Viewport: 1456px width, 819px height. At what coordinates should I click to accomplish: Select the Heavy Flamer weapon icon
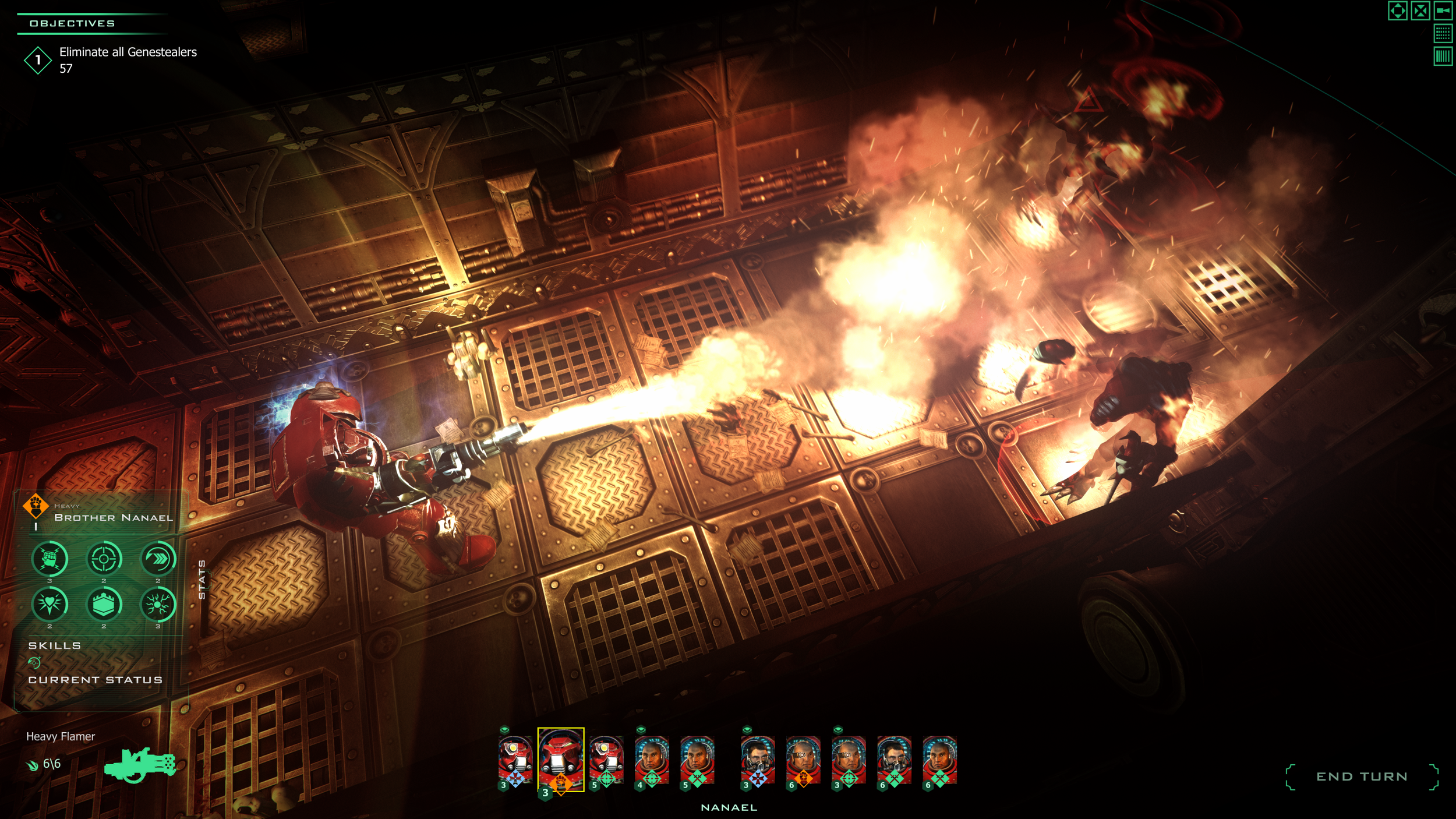[140, 764]
